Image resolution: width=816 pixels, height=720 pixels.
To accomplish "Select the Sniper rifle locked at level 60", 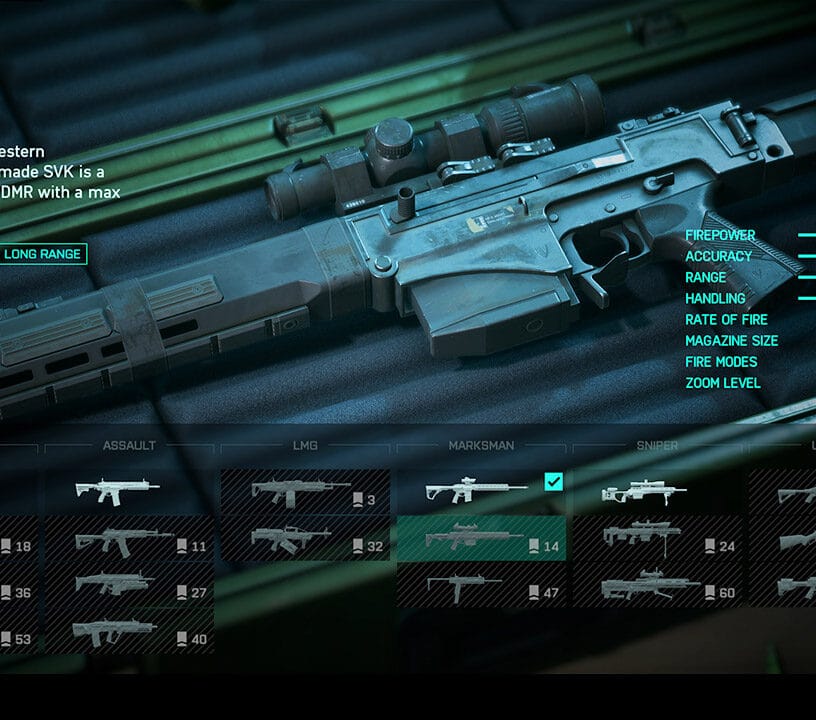I will coord(657,587).
